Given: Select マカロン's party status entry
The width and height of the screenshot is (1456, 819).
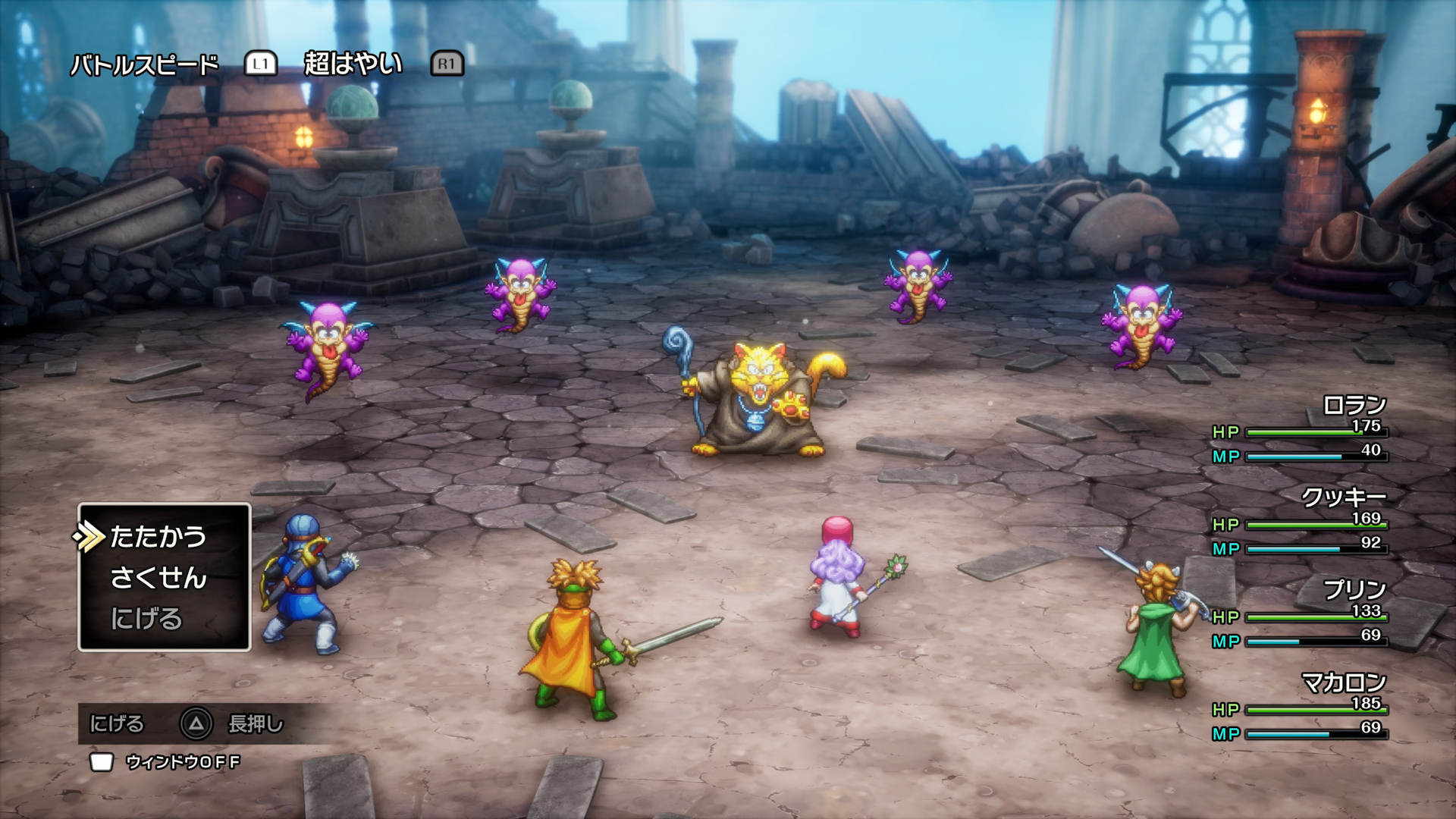Looking at the screenshot, I should (x=1300, y=707).
